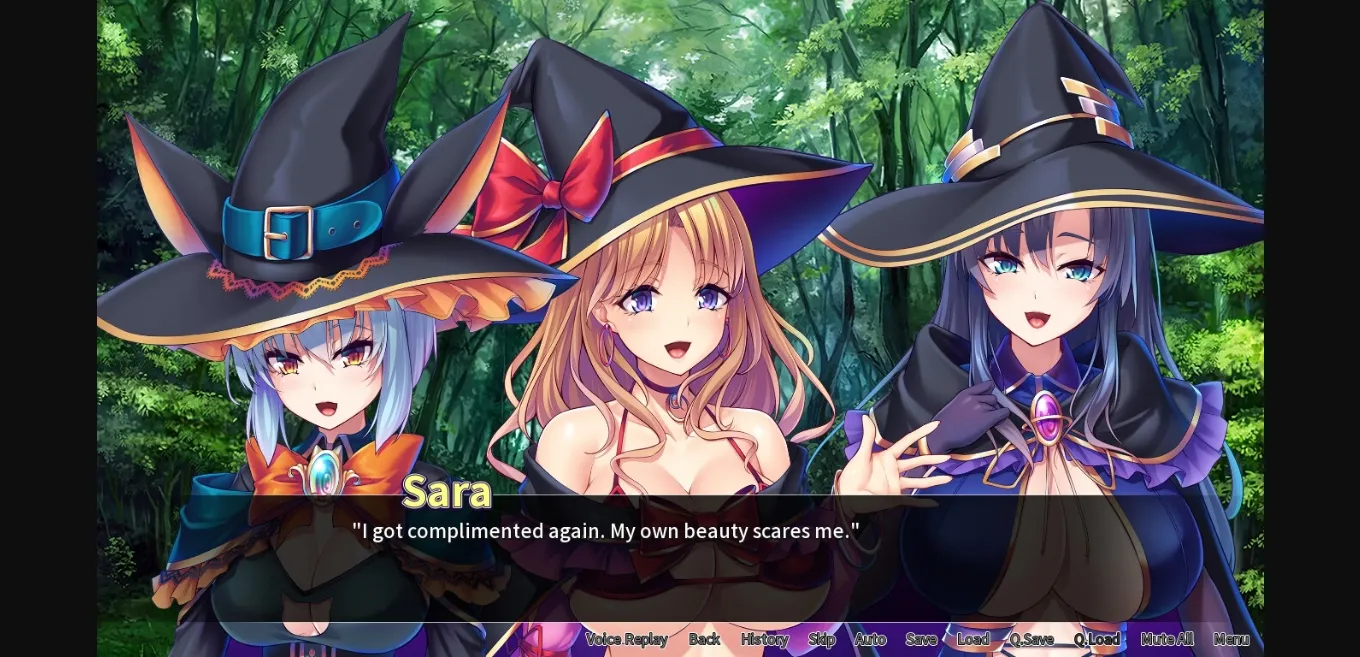This screenshot has width=1360, height=657.
Task: Open the game Menu
Action: coord(1231,639)
